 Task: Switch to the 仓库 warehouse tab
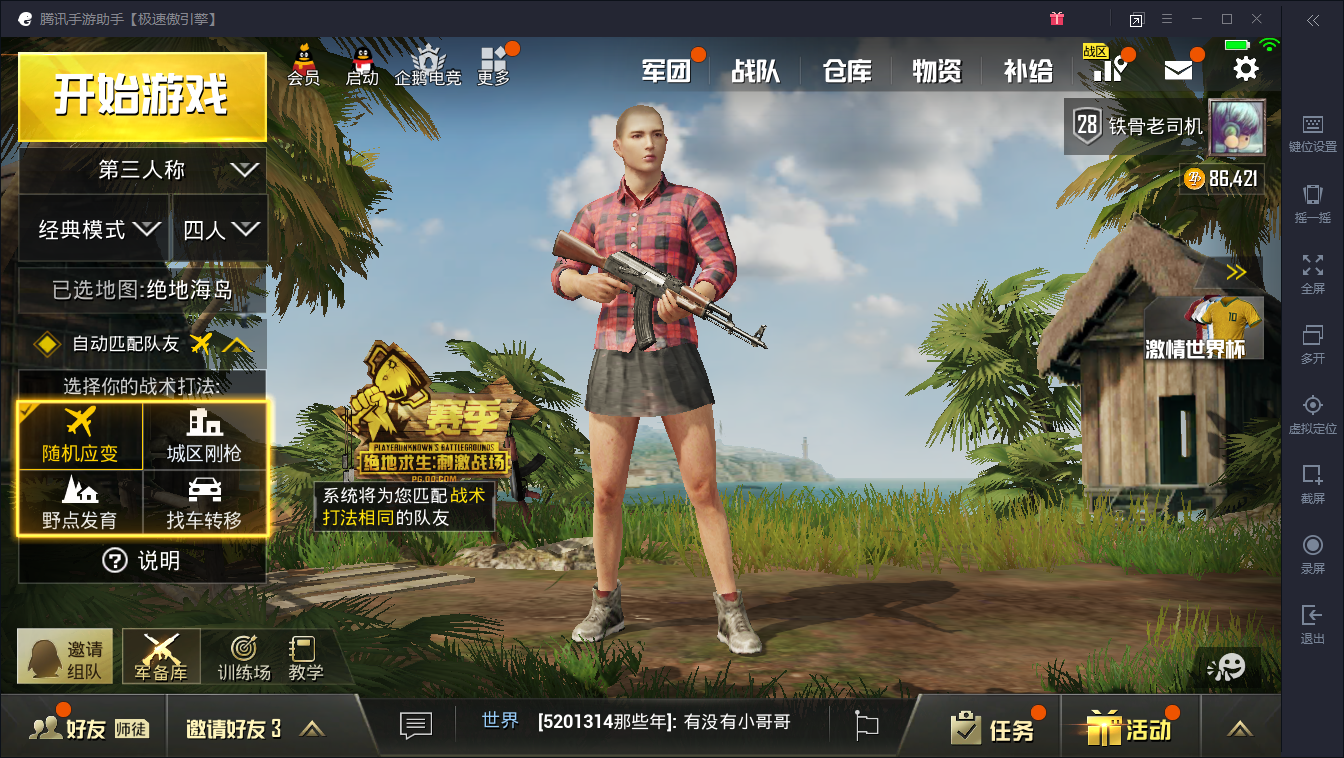[845, 71]
